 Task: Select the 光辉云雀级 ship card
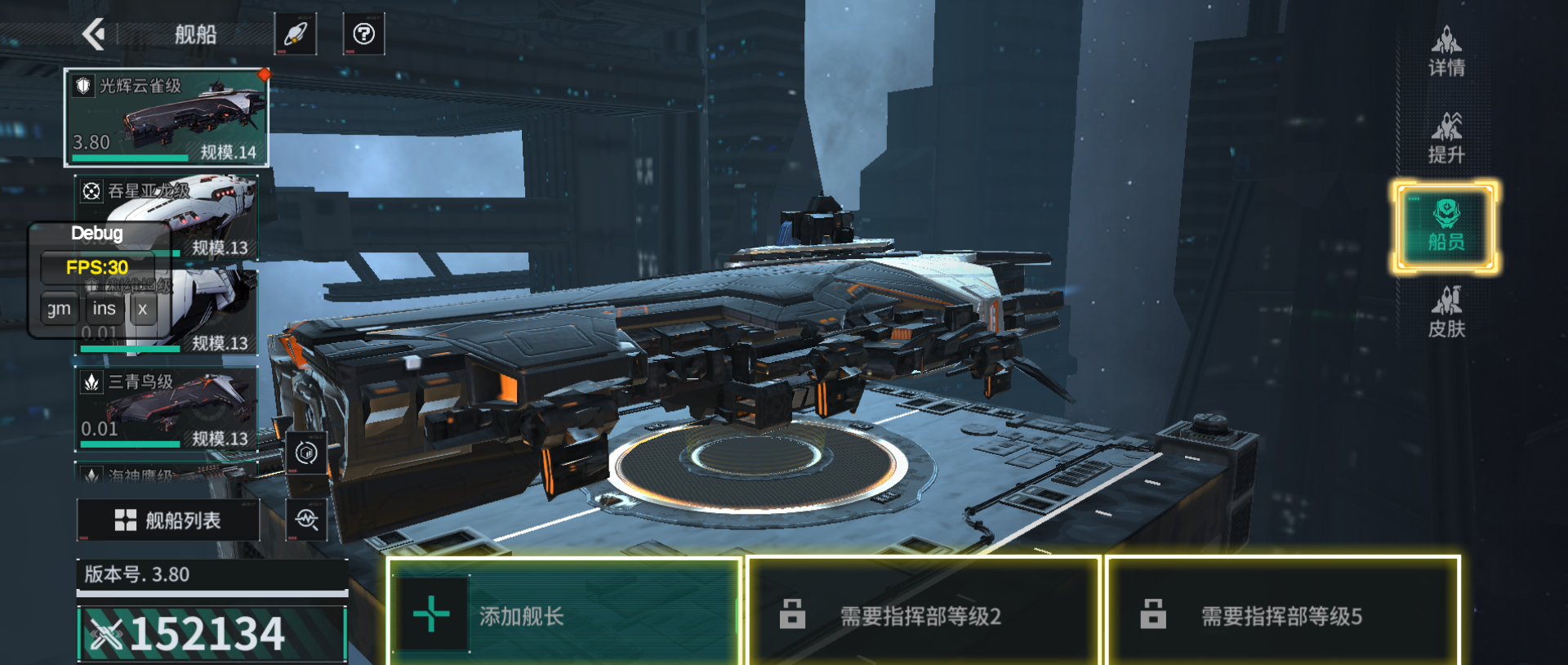(167, 118)
